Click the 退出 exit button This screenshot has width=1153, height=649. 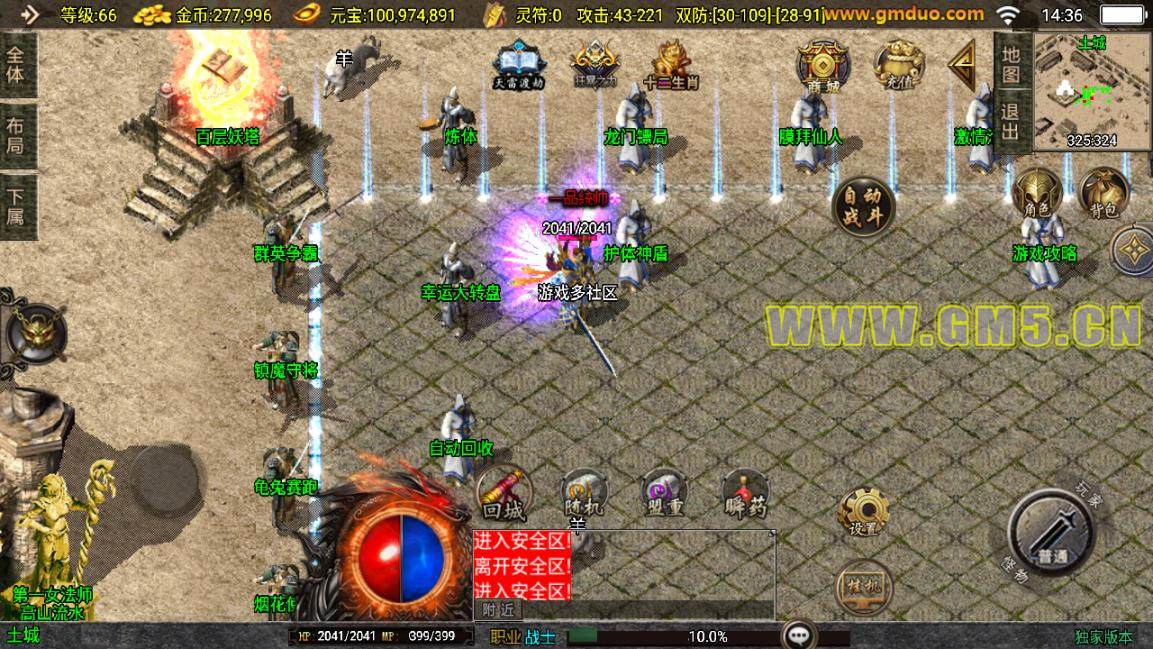pos(1011,119)
